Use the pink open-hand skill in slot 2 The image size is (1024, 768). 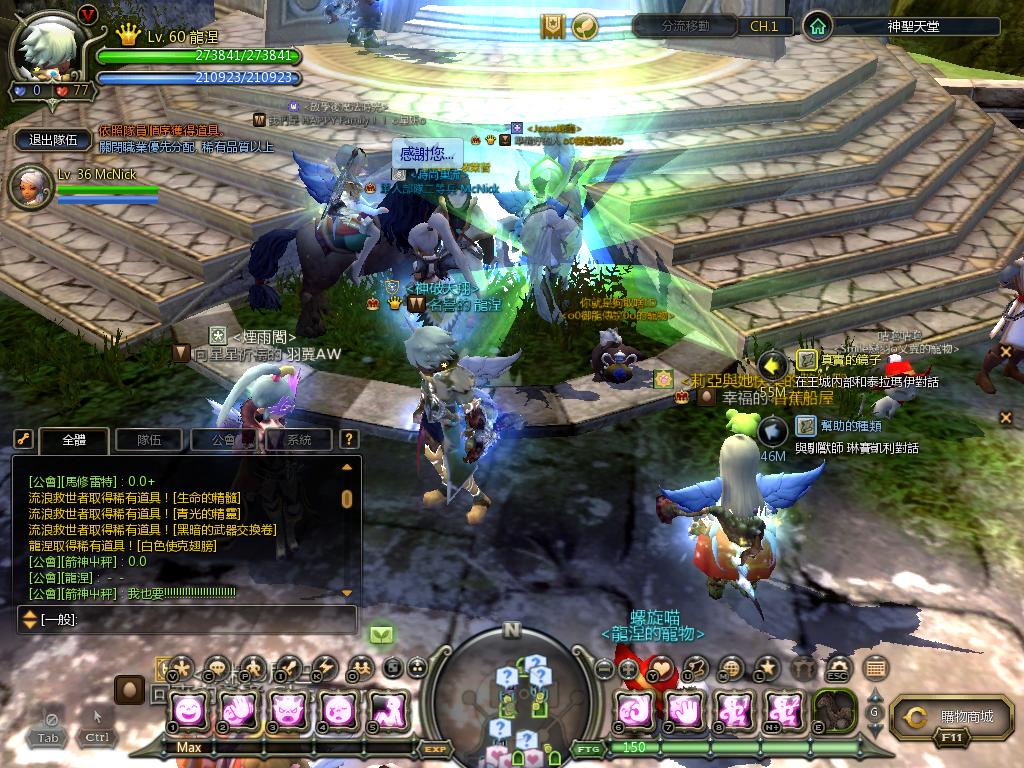pyautogui.click(x=240, y=711)
